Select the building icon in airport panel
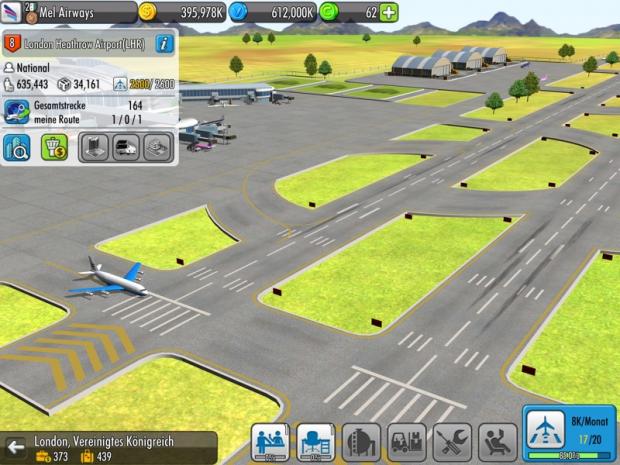The height and width of the screenshot is (465, 620). 93,148
